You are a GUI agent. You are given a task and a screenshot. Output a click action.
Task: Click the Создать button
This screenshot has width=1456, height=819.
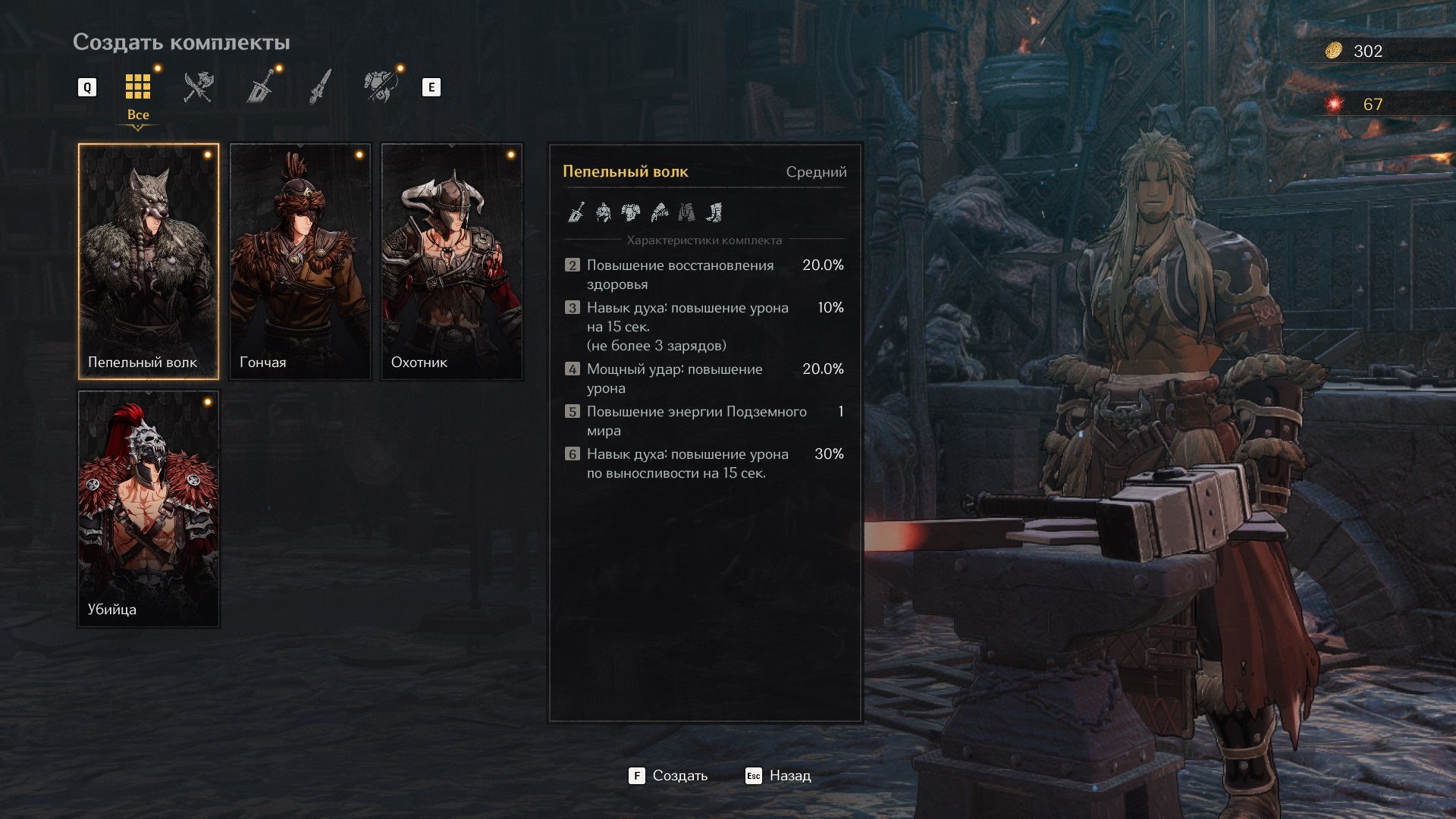coord(668,776)
